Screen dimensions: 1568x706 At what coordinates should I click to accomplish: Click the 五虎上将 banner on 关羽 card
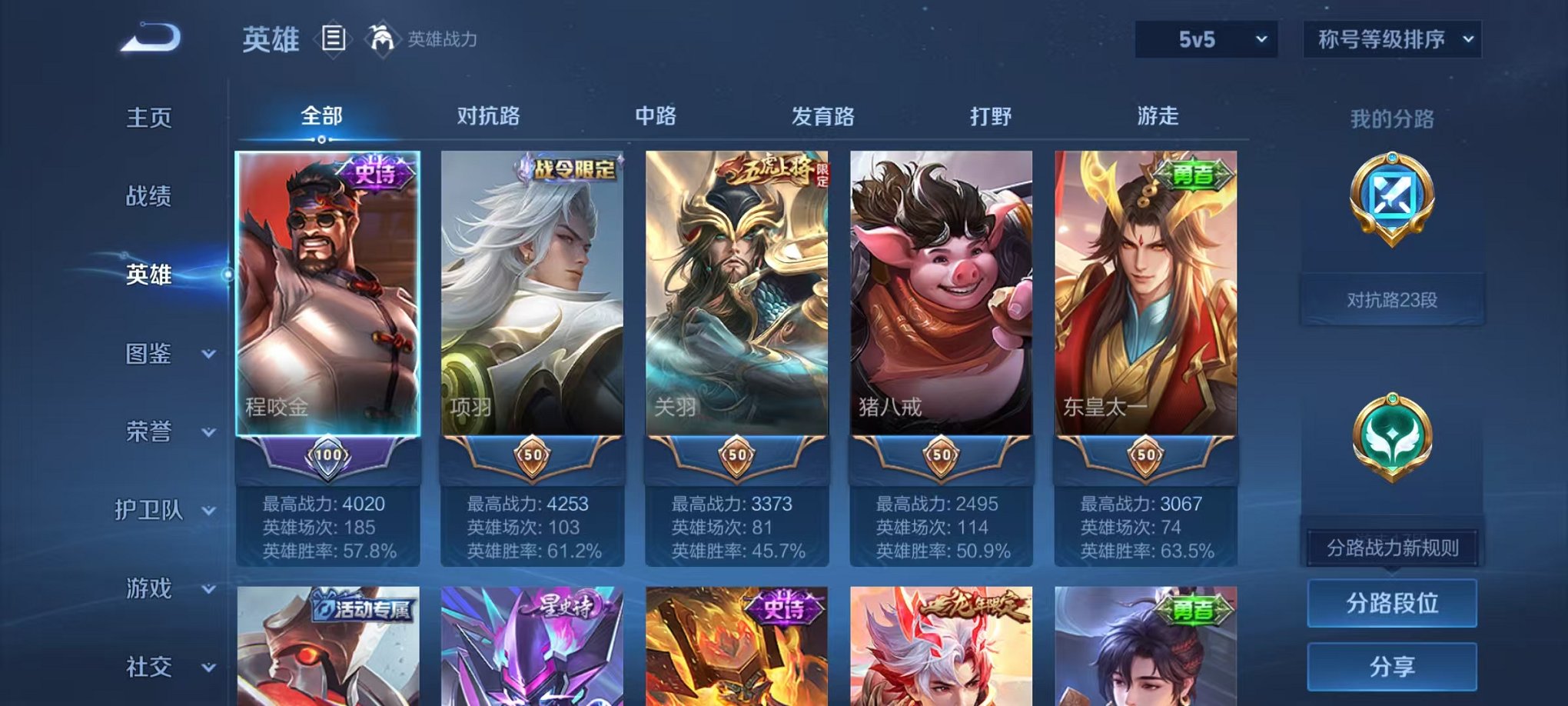pyautogui.click(x=769, y=173)
